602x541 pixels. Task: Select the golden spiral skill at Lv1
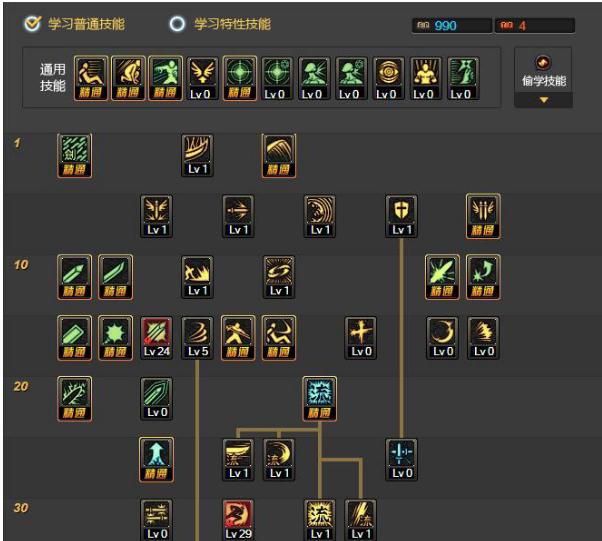[x=279, y=273]
